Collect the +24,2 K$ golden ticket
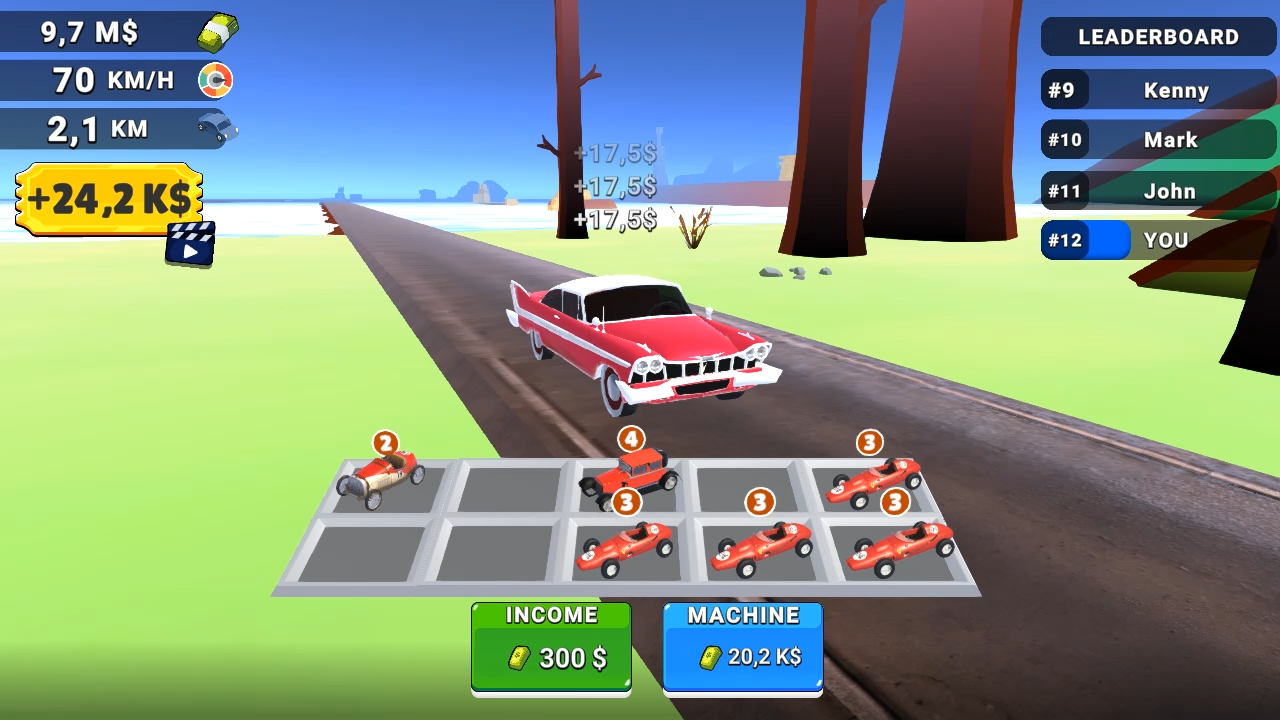 click(x=107, y=197)
